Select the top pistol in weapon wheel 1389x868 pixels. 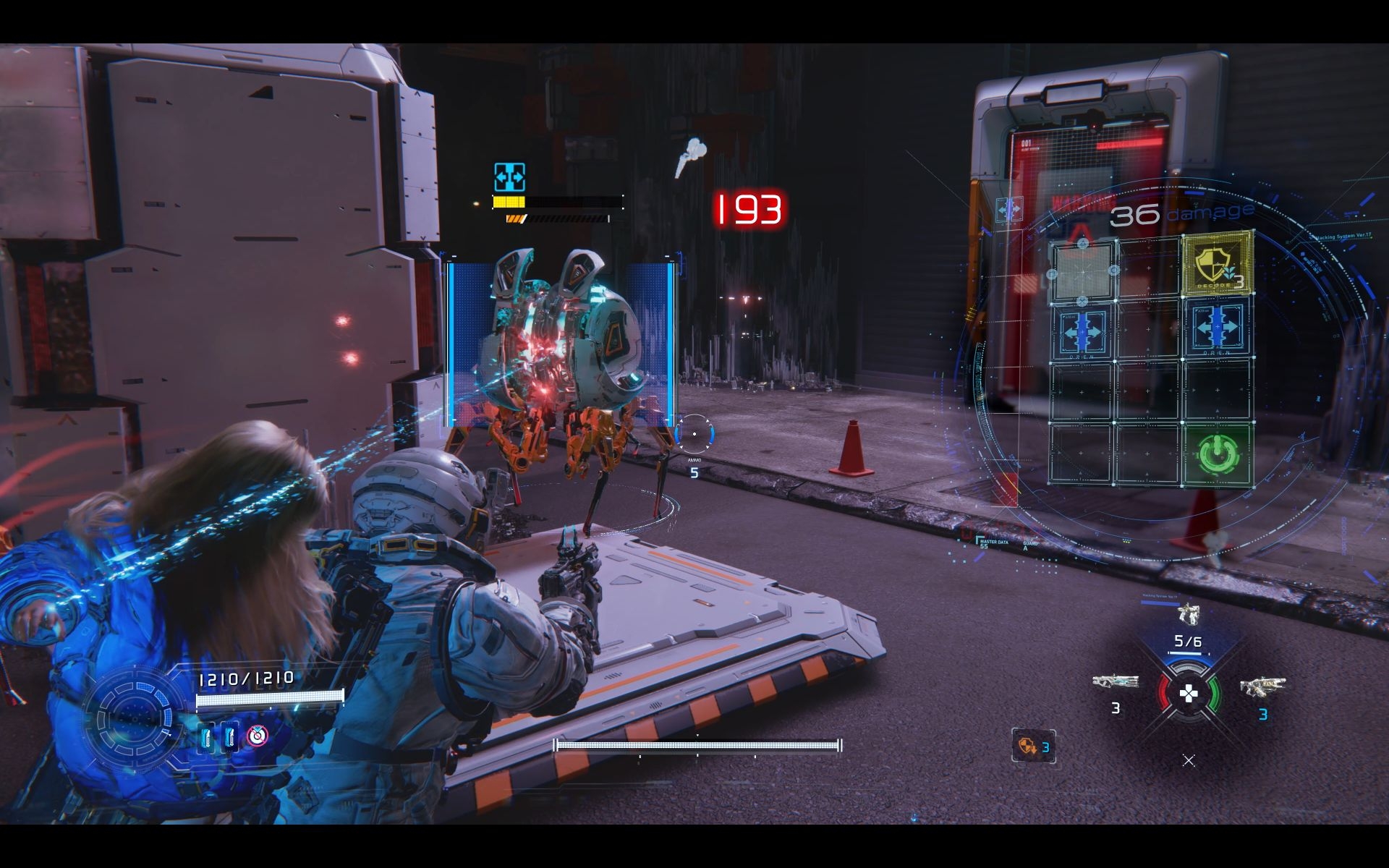click(1188, 614)
